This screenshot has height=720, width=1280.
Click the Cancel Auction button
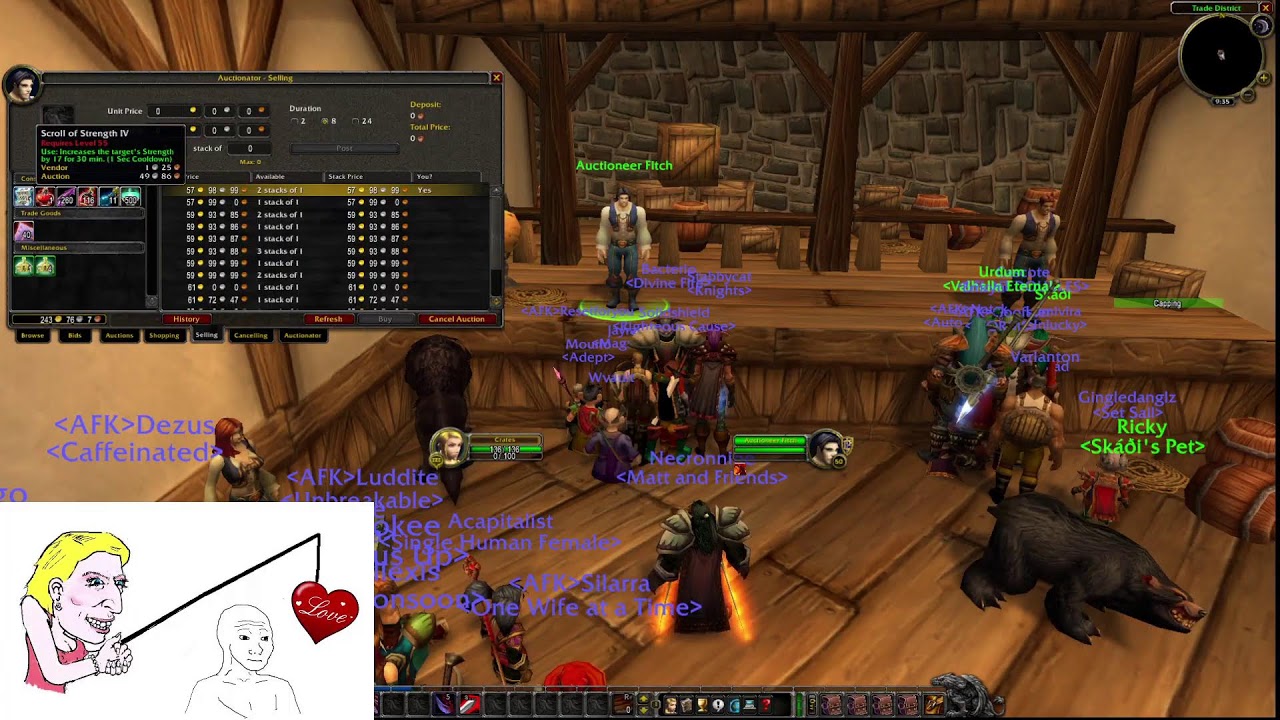coord(456,319)
